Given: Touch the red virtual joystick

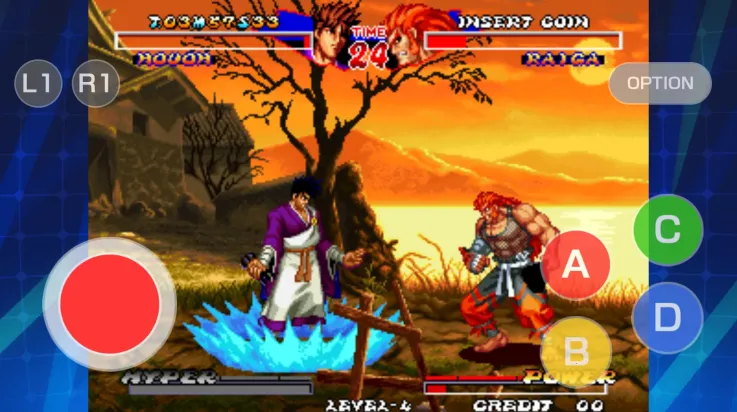Looking at the screenshot, I should pyautogui.click(x=110, y=303).
